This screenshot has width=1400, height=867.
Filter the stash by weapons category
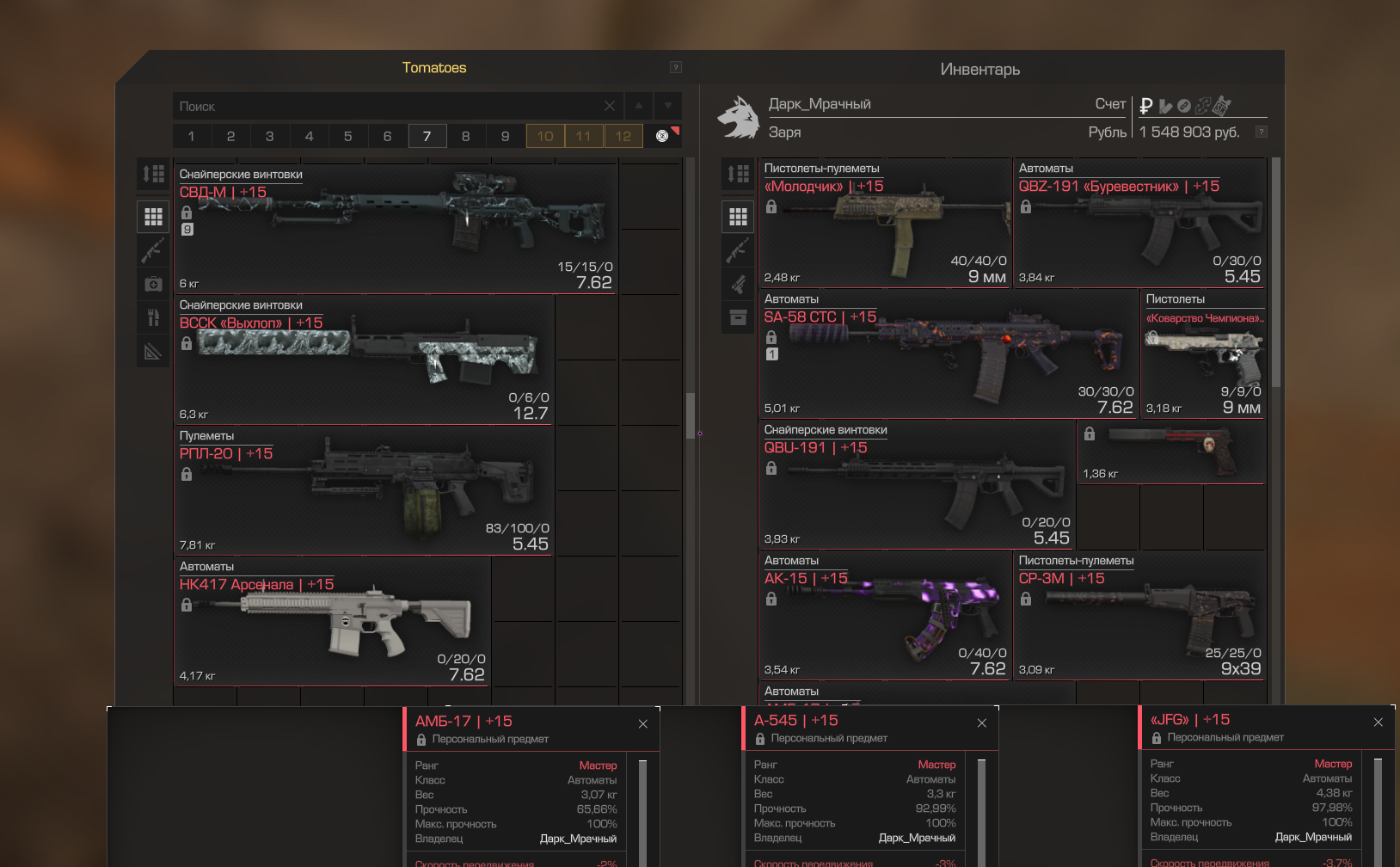click(153, 250)
